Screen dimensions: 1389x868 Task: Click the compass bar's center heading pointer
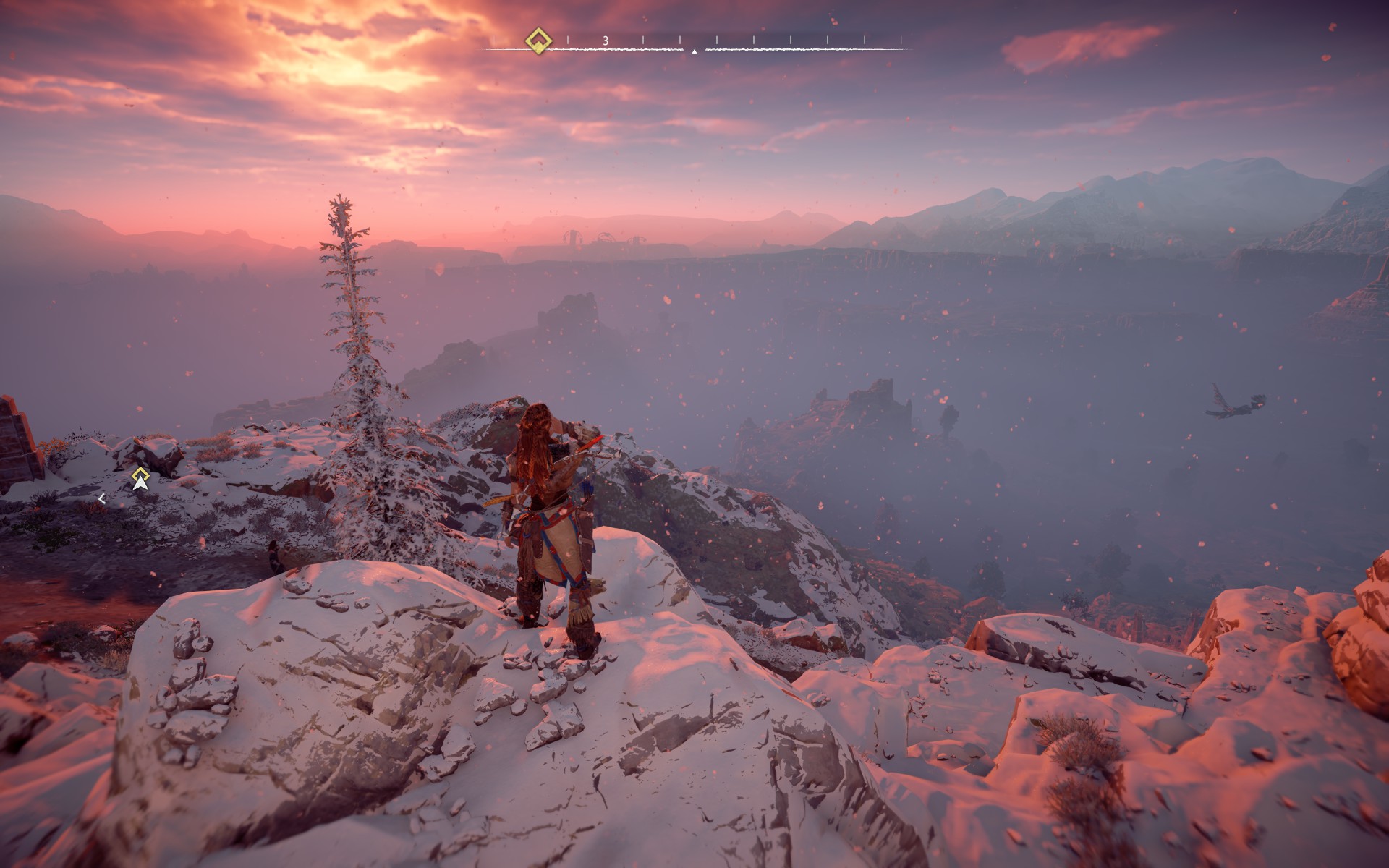pos(694,52)
